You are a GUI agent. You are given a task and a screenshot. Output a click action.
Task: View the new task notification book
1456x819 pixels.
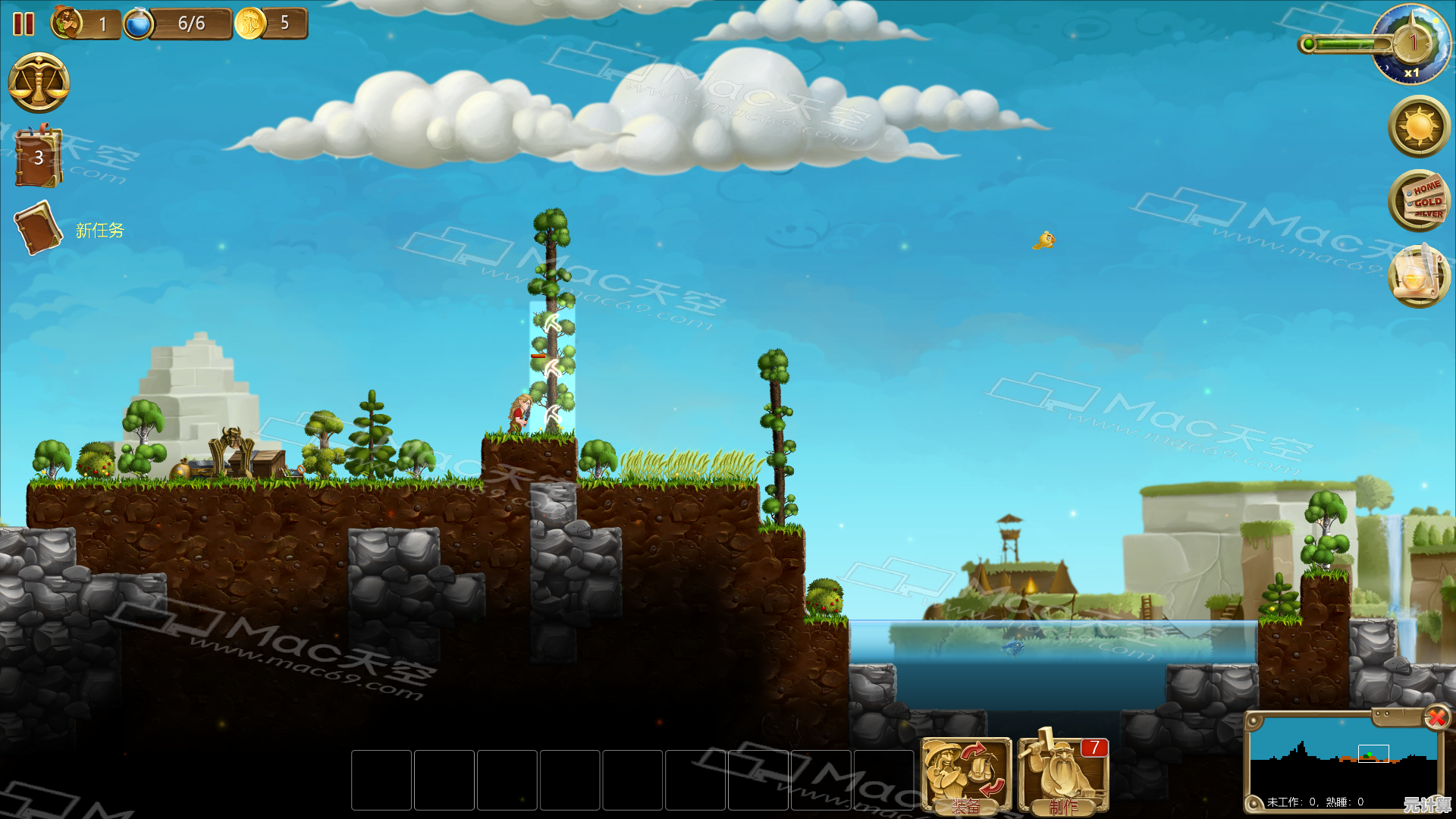(x=38, y=227)
